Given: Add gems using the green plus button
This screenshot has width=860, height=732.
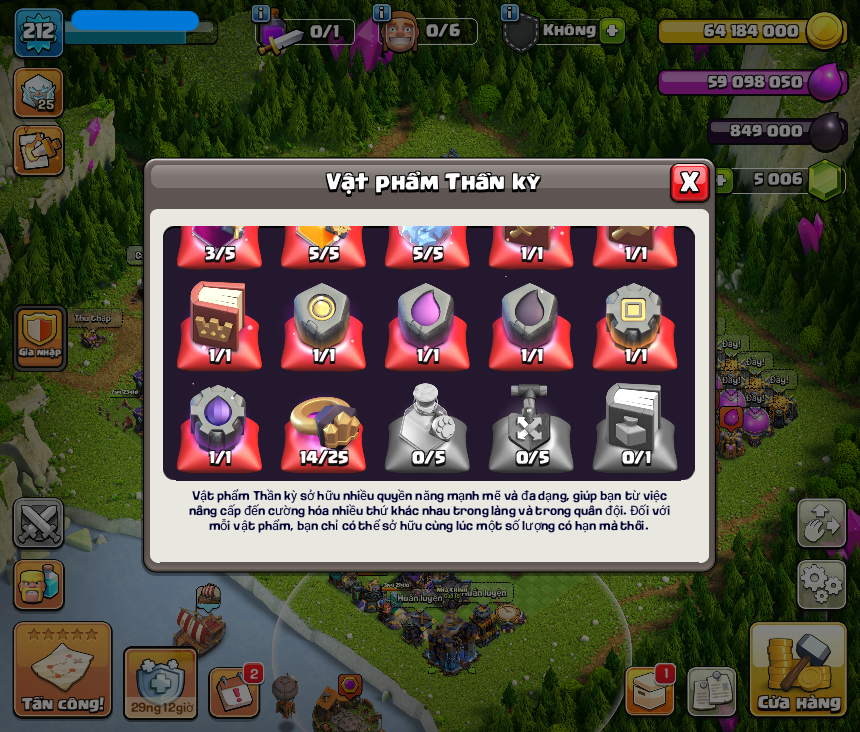Looking at the screenshot, I should (x=720, y=180).
